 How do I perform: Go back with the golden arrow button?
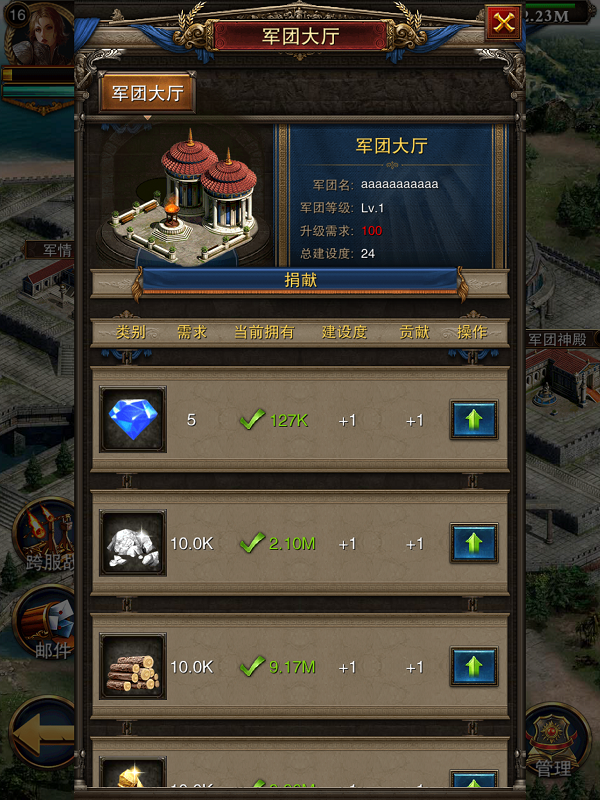point(42,737)
